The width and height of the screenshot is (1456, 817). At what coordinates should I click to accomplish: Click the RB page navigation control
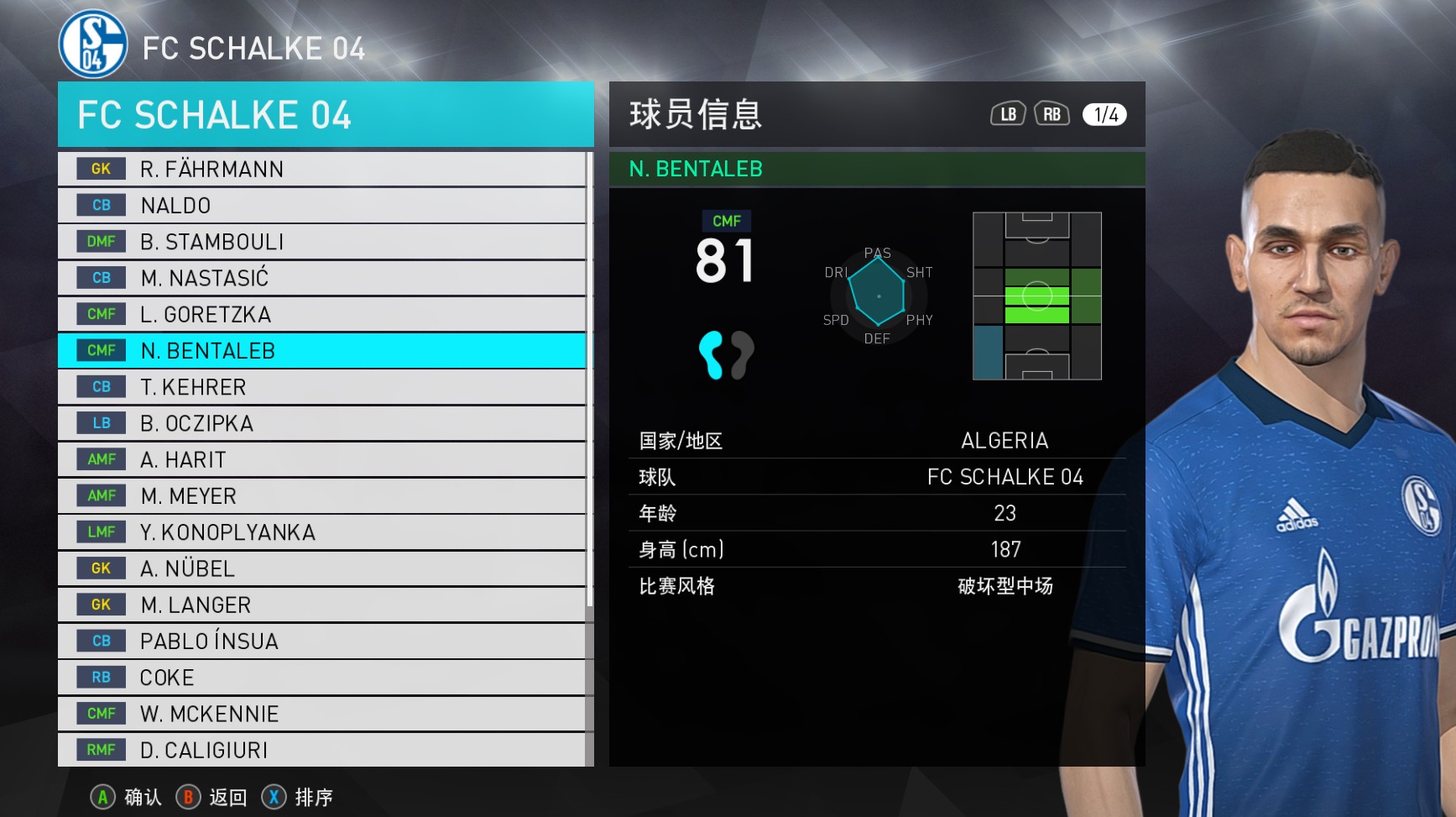1052,113
